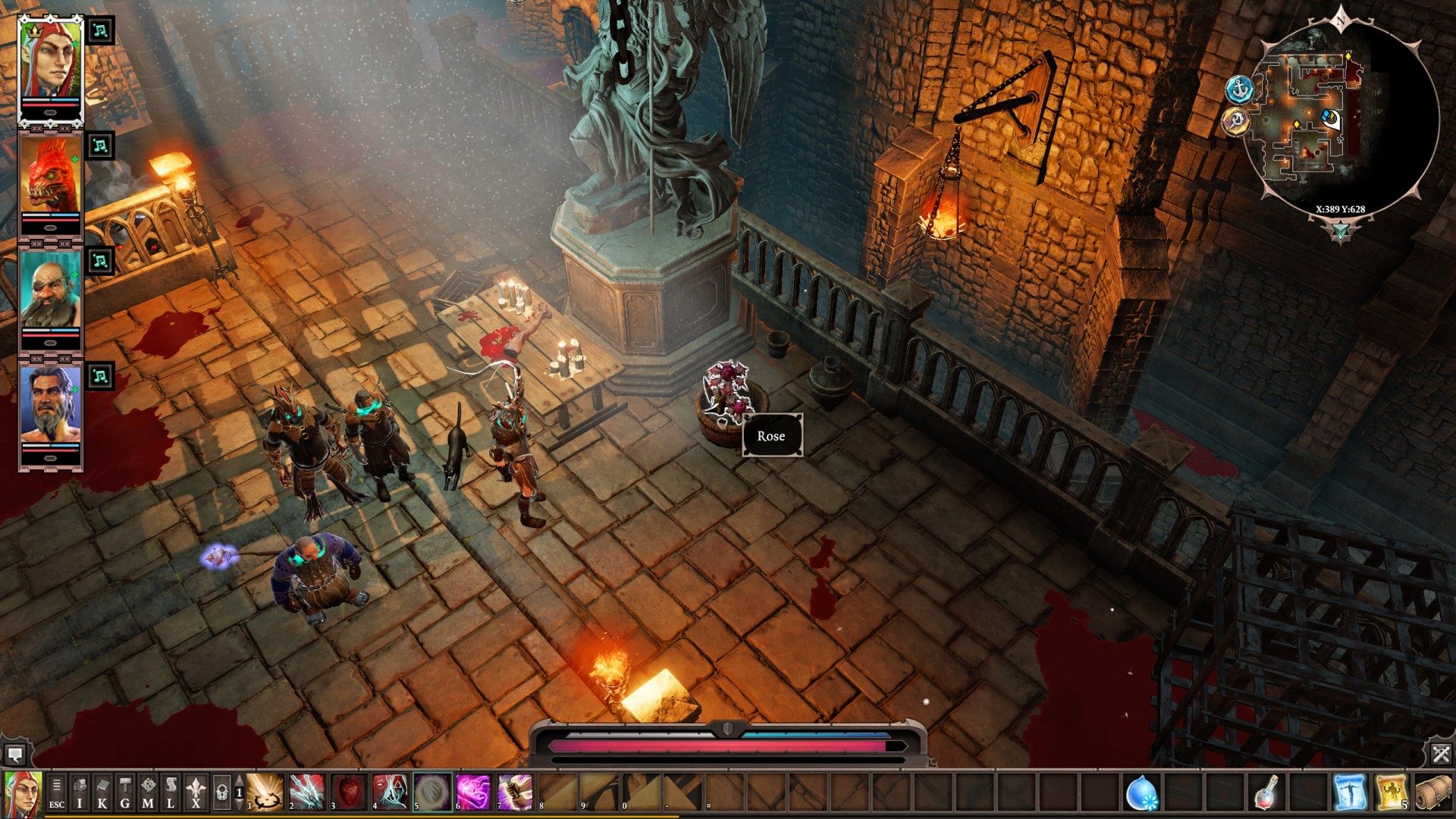Open the skills book K button

[102, 792]
